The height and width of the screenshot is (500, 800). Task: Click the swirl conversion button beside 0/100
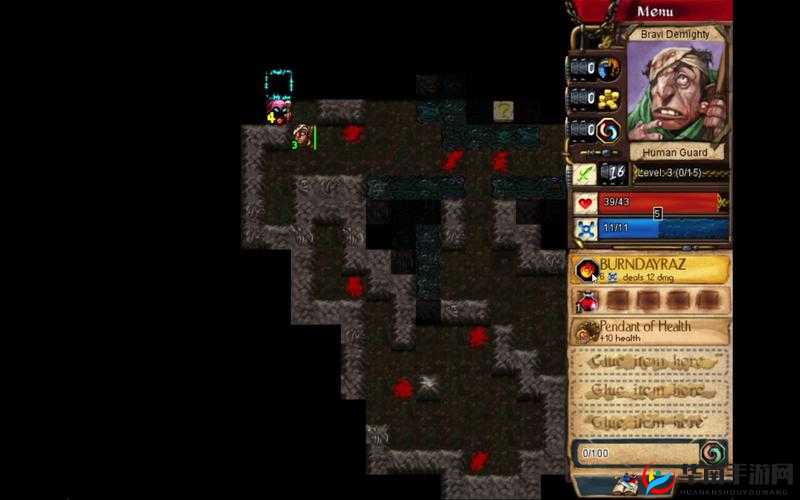(x=712, y=452)
